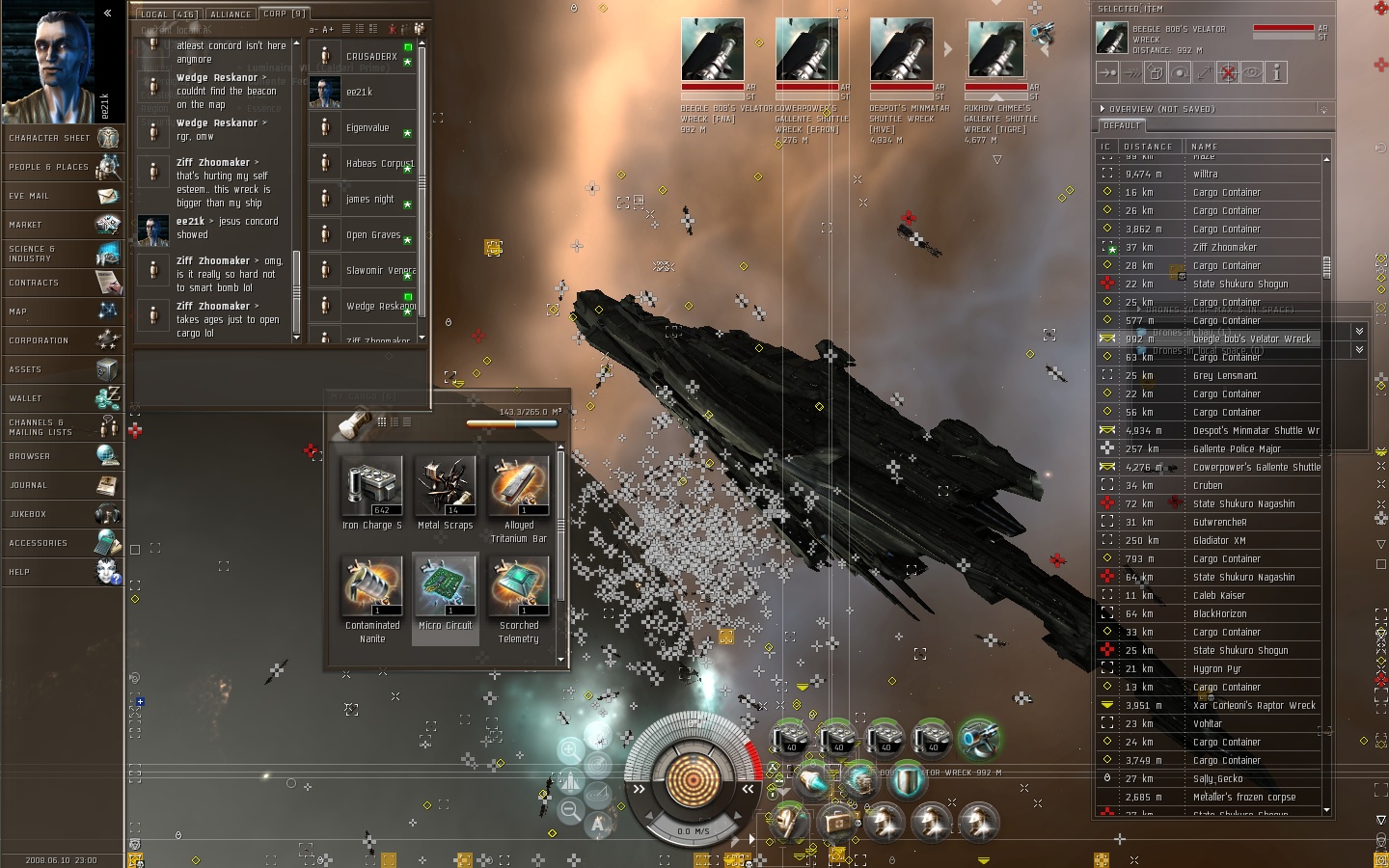Select the Iron Charge S stack
Viewport: 1389px width, 868px height.
click(372, 486)
